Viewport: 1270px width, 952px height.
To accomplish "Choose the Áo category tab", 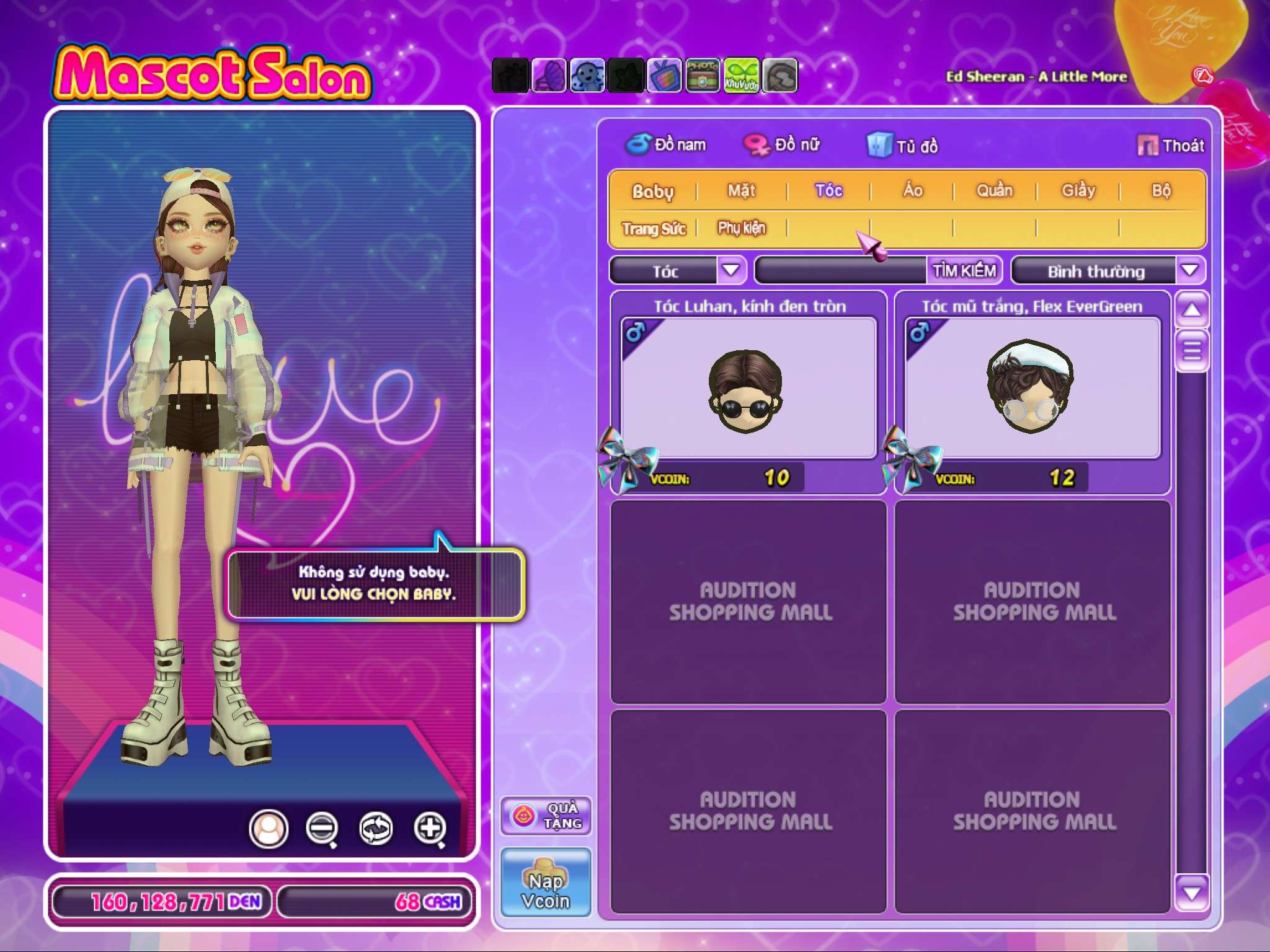I will pos(912,190).
